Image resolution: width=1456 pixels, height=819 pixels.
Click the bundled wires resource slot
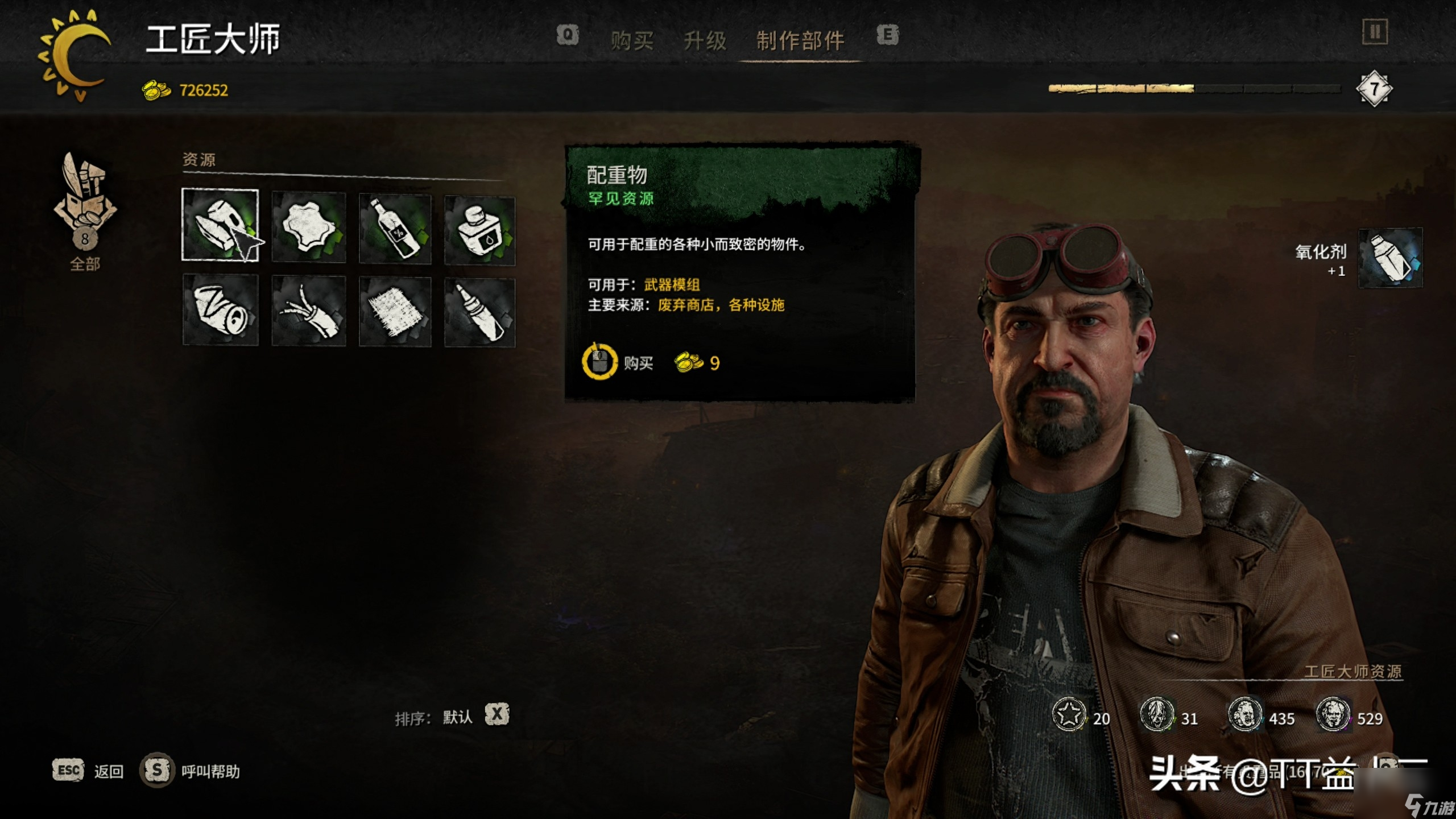[x=309, y=311]
